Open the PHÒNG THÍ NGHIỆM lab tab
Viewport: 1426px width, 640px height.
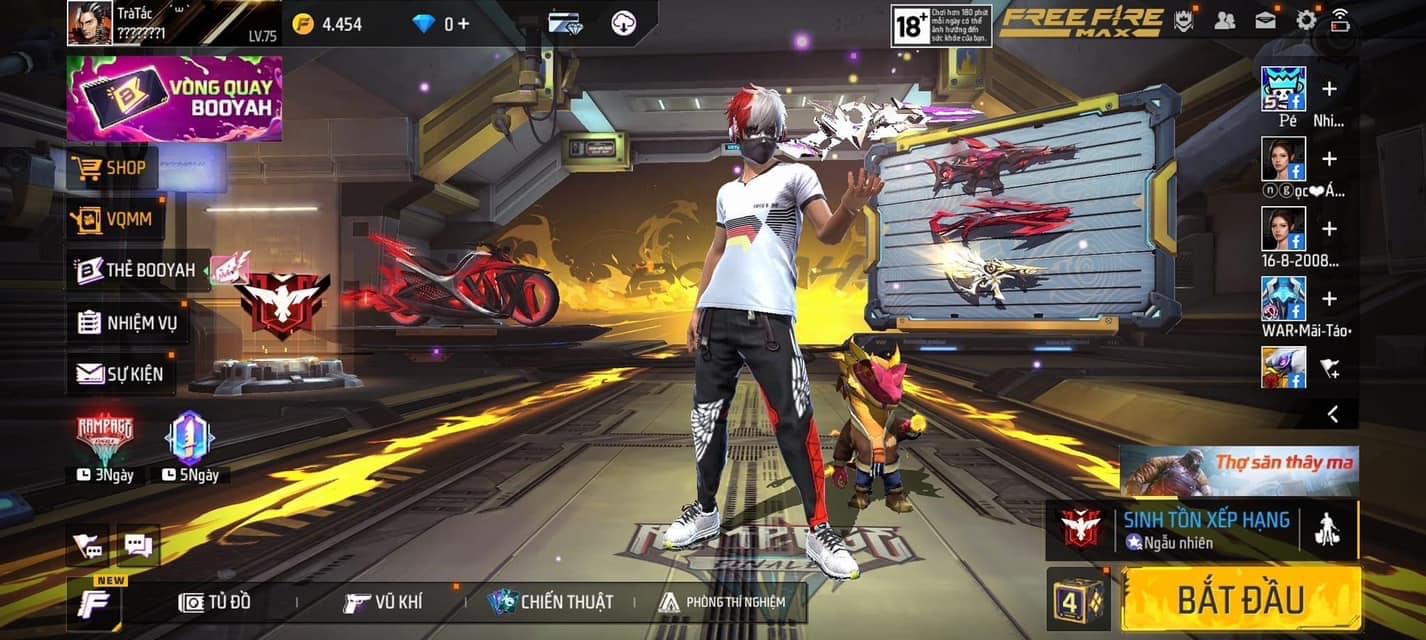722,602
